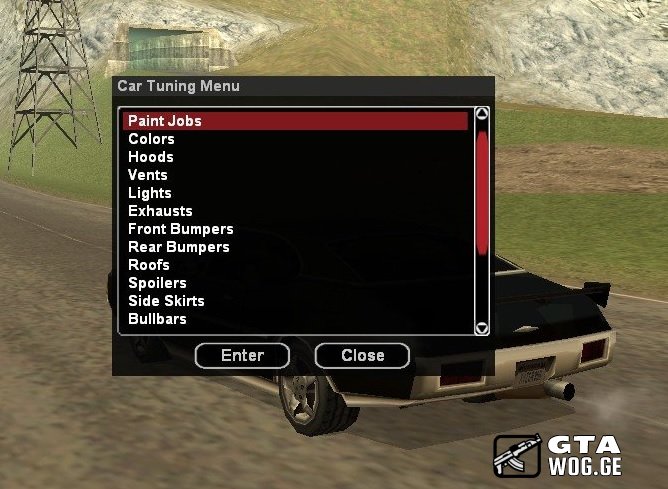Viewport: 668px width, 489px height.
Task: Choose Roofs in the tuning list
Action: 149,265
